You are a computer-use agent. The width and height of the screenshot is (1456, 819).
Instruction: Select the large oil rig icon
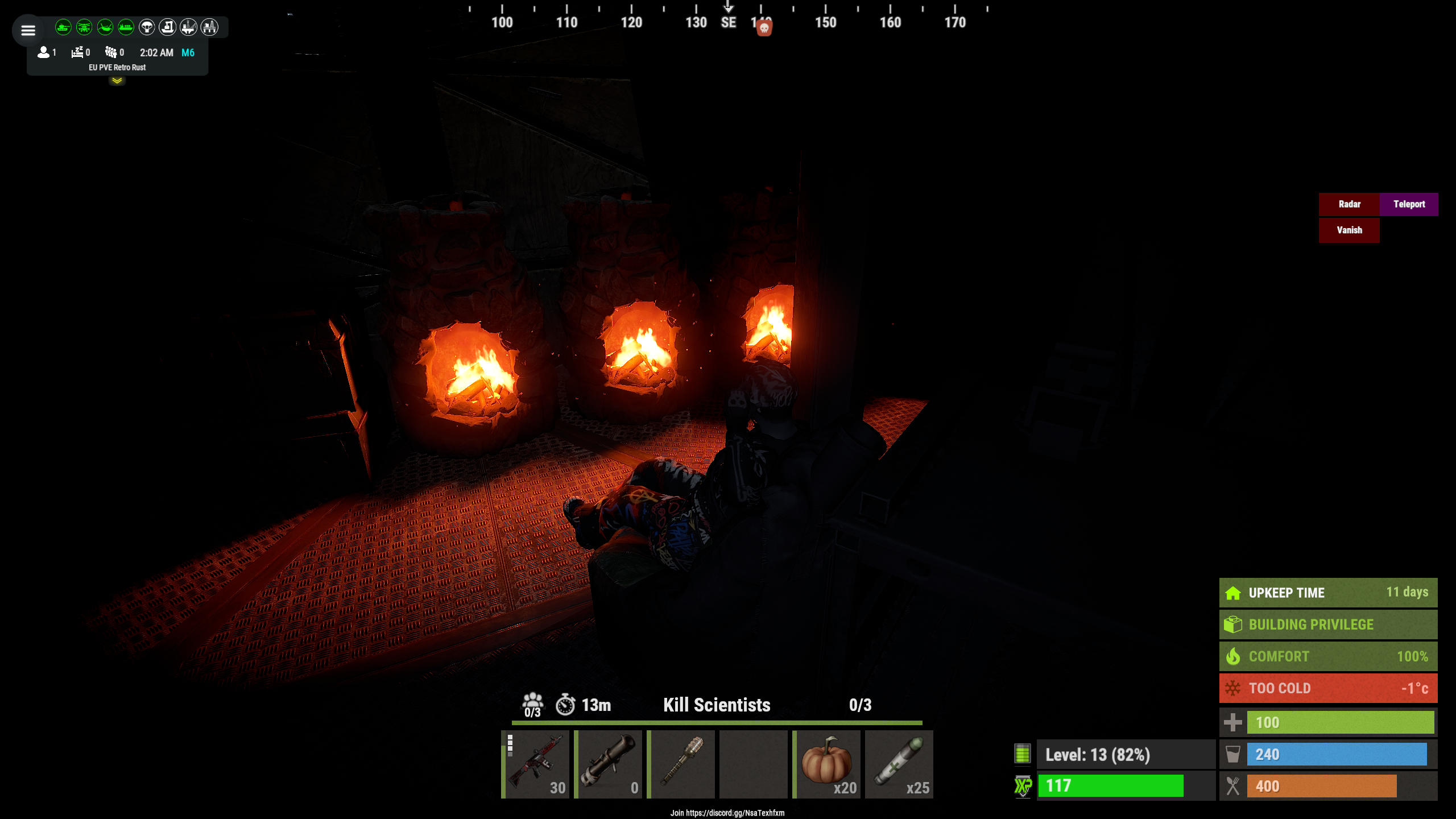(x=209, y=27)
